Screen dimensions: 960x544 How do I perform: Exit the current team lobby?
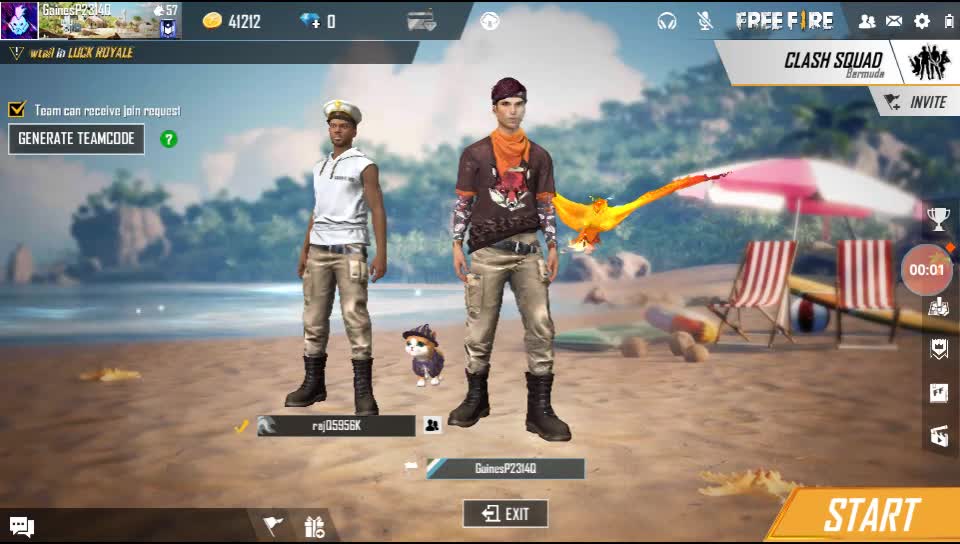pos(505,514)
